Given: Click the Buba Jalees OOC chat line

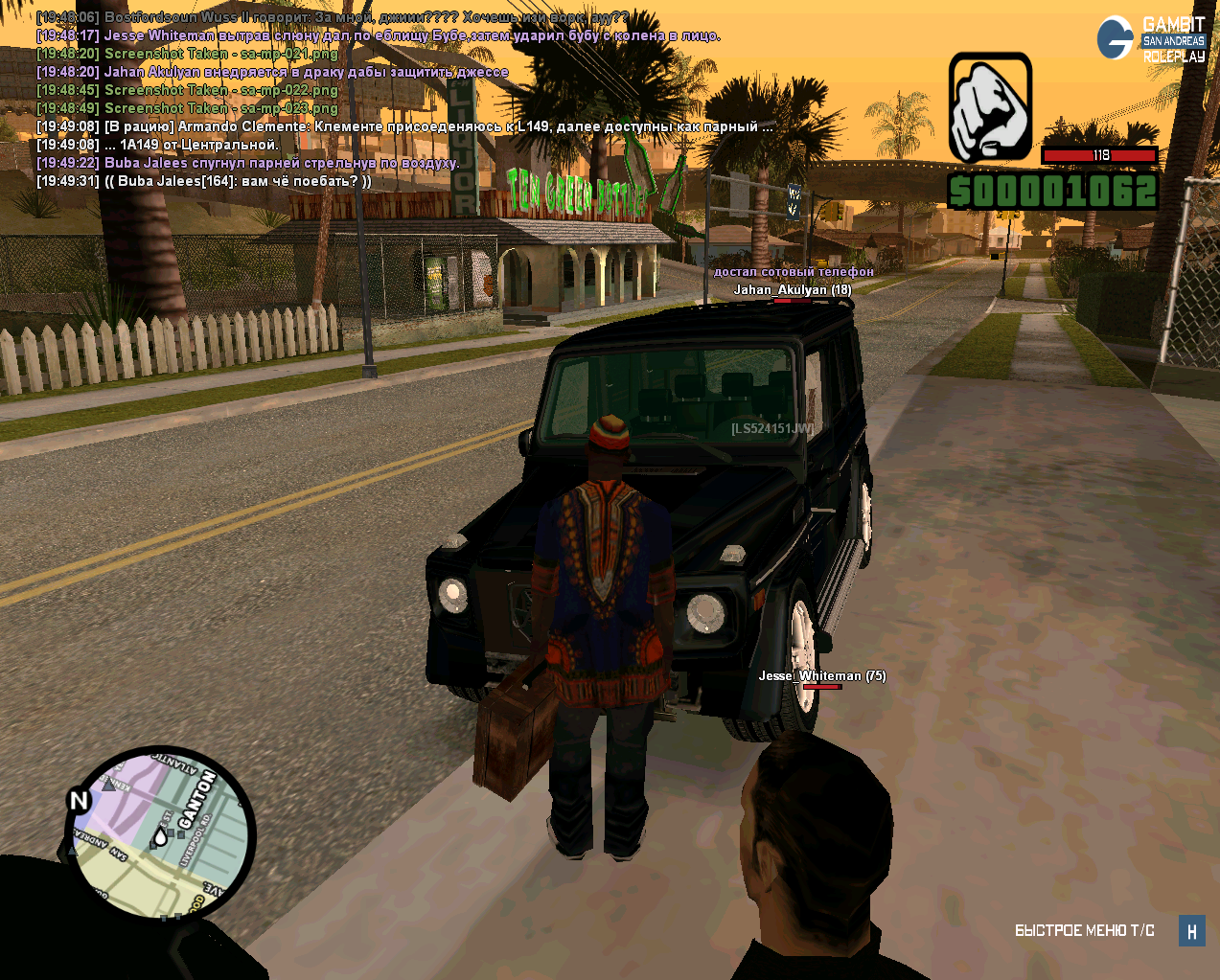Looking at the screenshot, I should 204,181.
